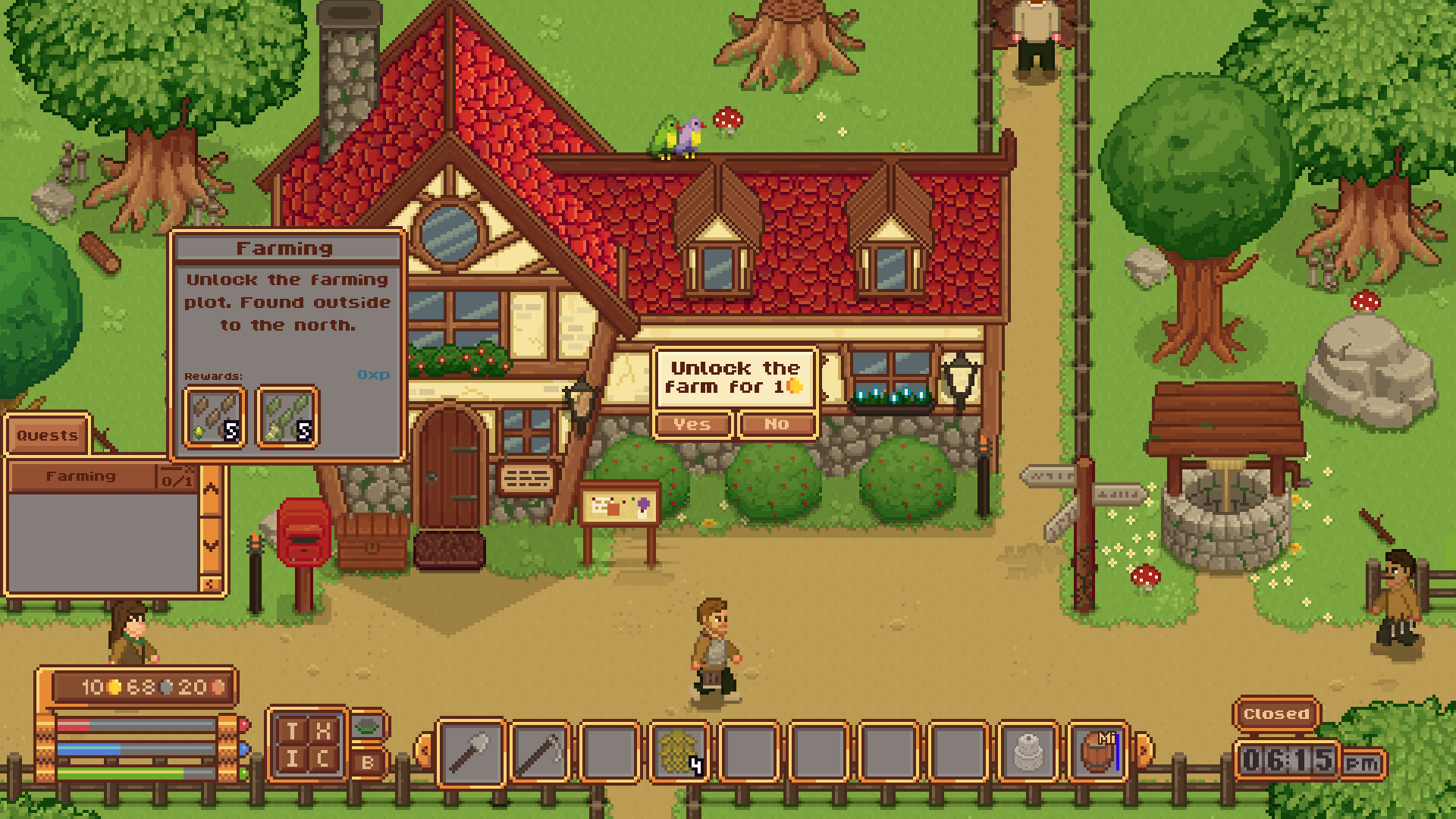Decline the farm unlock with No
The height and width of the screenshot is (819, 1456).
pyautogui.click(x=777, y=425)
